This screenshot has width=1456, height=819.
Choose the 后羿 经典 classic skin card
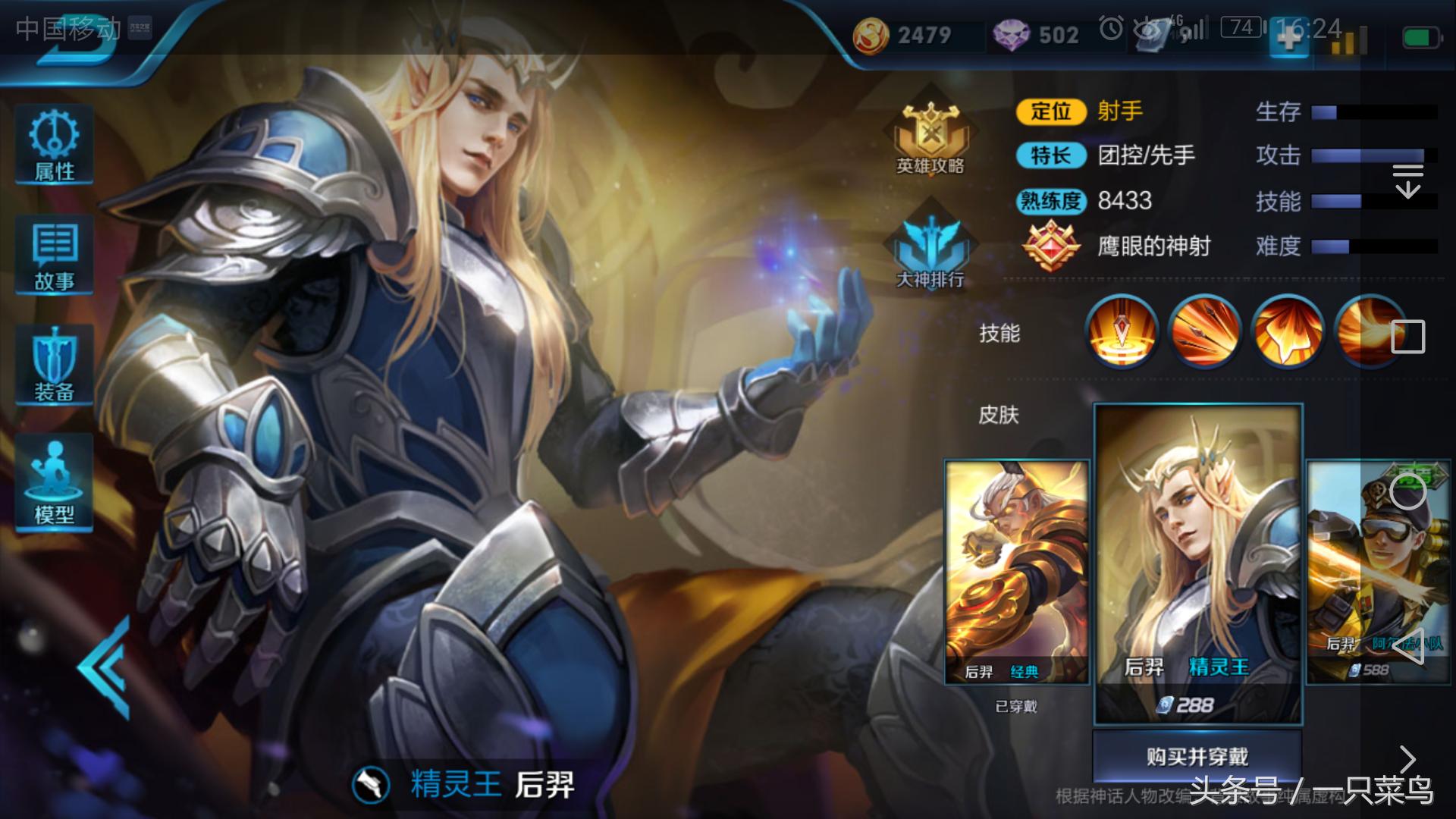(1016, 573)
